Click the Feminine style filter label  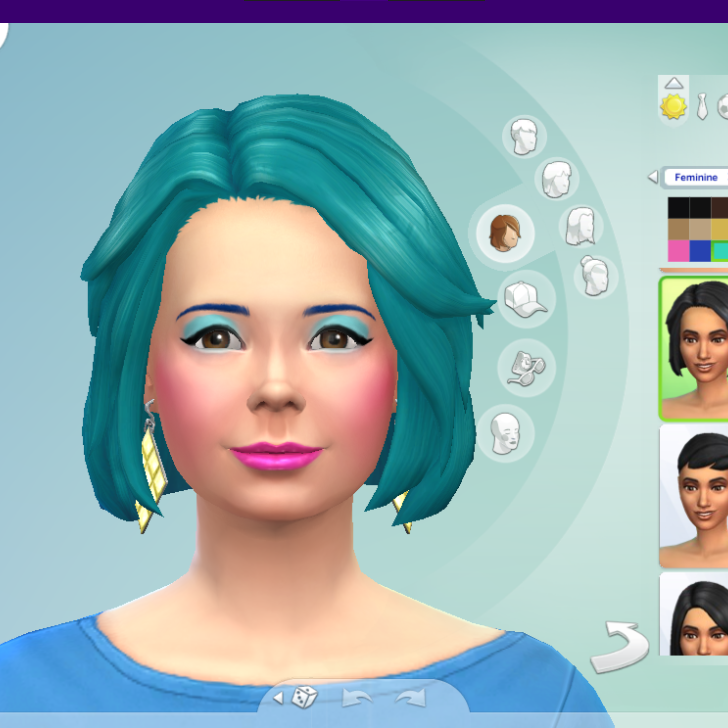tap(696, 177)
